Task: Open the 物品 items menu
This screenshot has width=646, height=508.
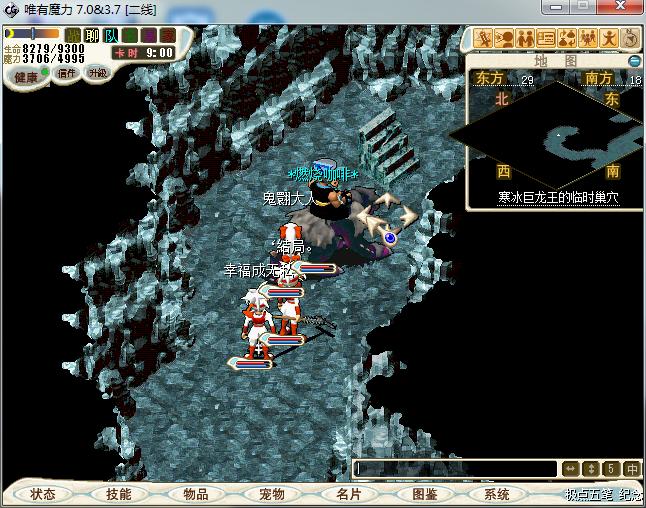Action: [195, 494]
